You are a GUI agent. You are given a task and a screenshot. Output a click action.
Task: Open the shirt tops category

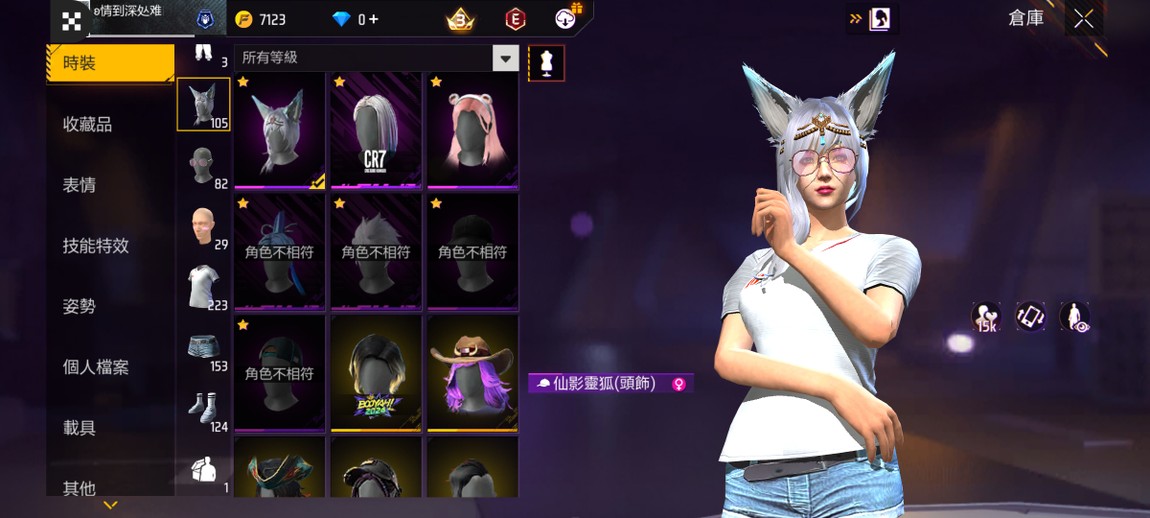(x=204, y=287)
